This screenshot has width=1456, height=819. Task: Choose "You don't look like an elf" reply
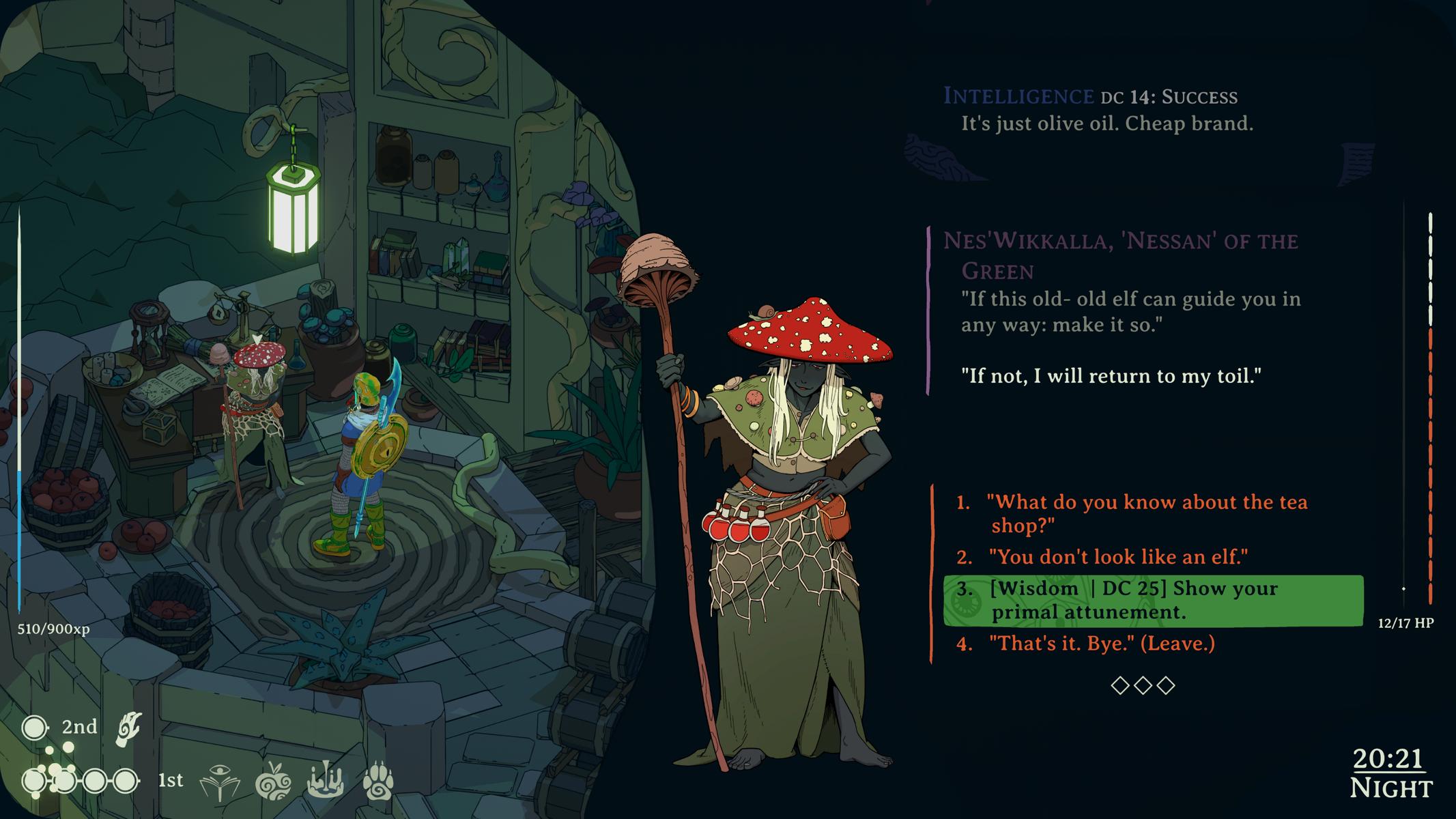point(1118,557)
